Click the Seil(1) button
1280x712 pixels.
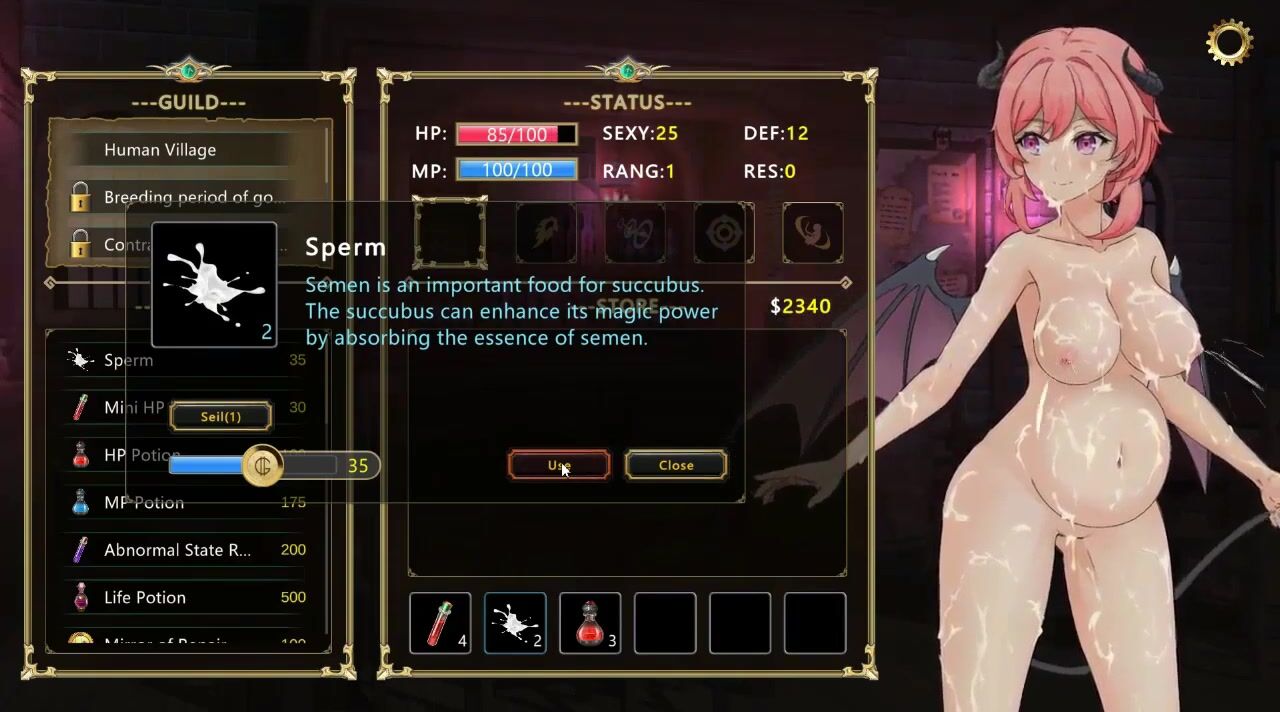click(221, 416)
